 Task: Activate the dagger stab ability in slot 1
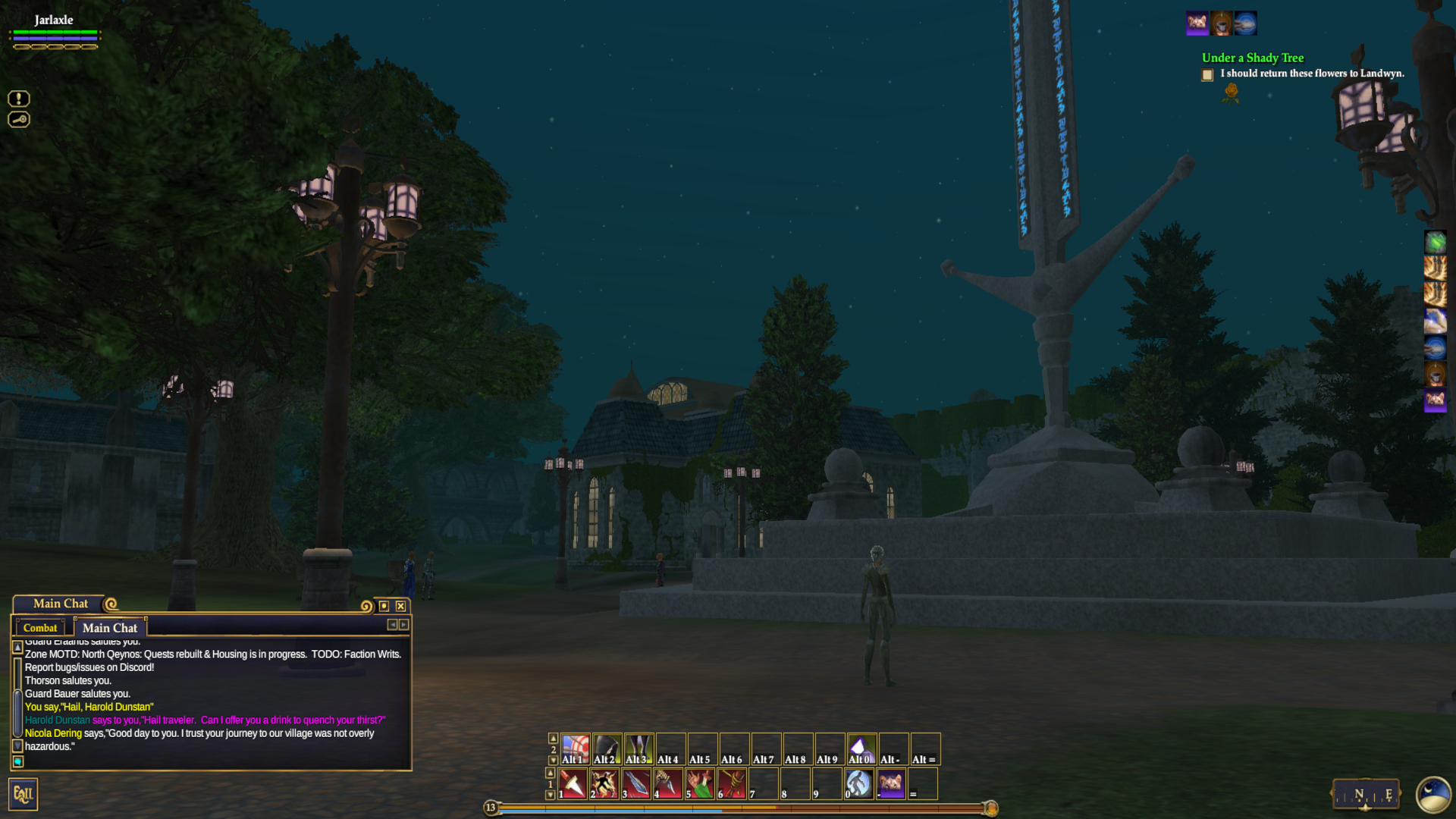573,783
